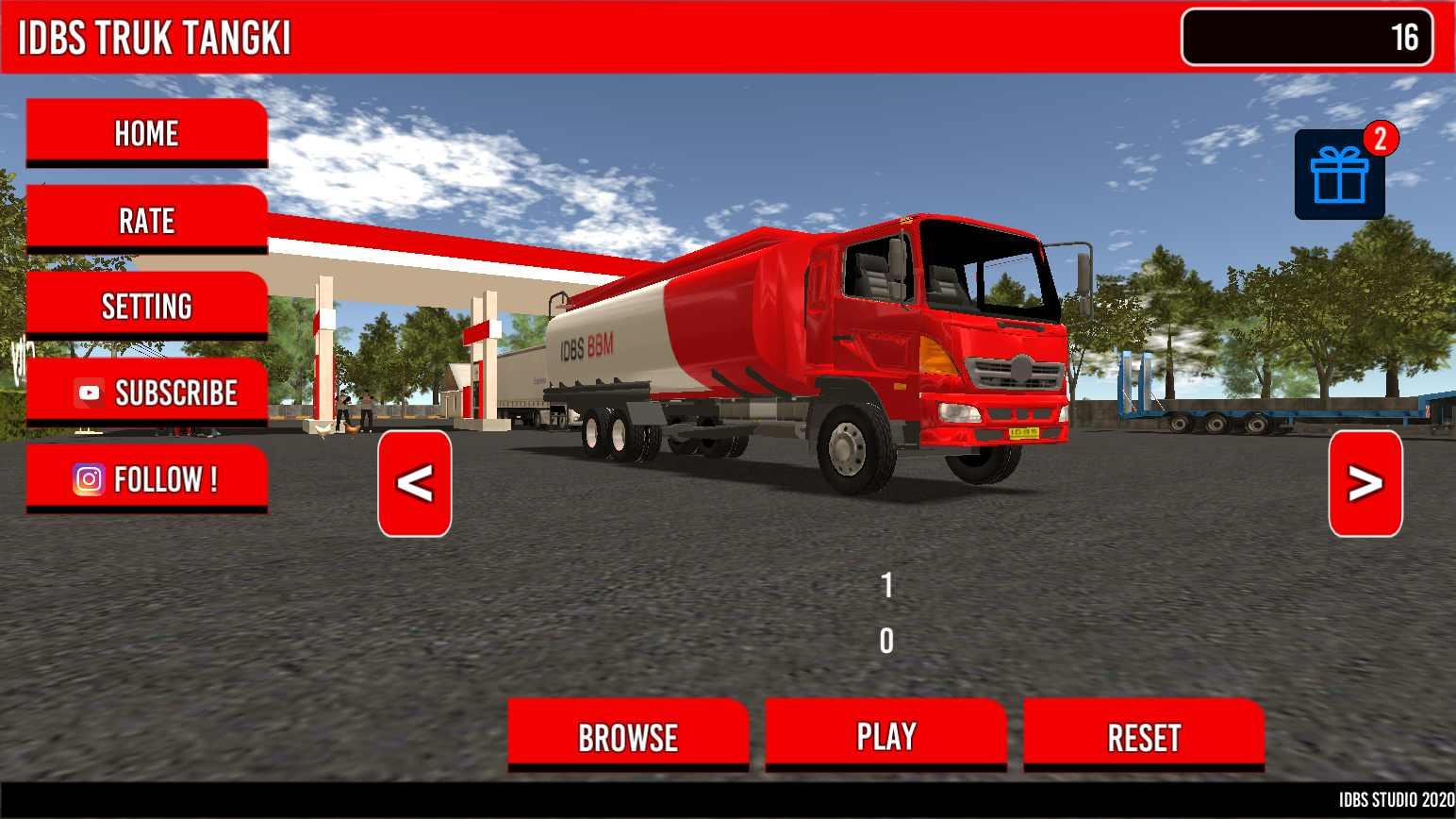Open the SETTING menu
The width and height of the screenshot is (1456, 819).
coord(146,306)
